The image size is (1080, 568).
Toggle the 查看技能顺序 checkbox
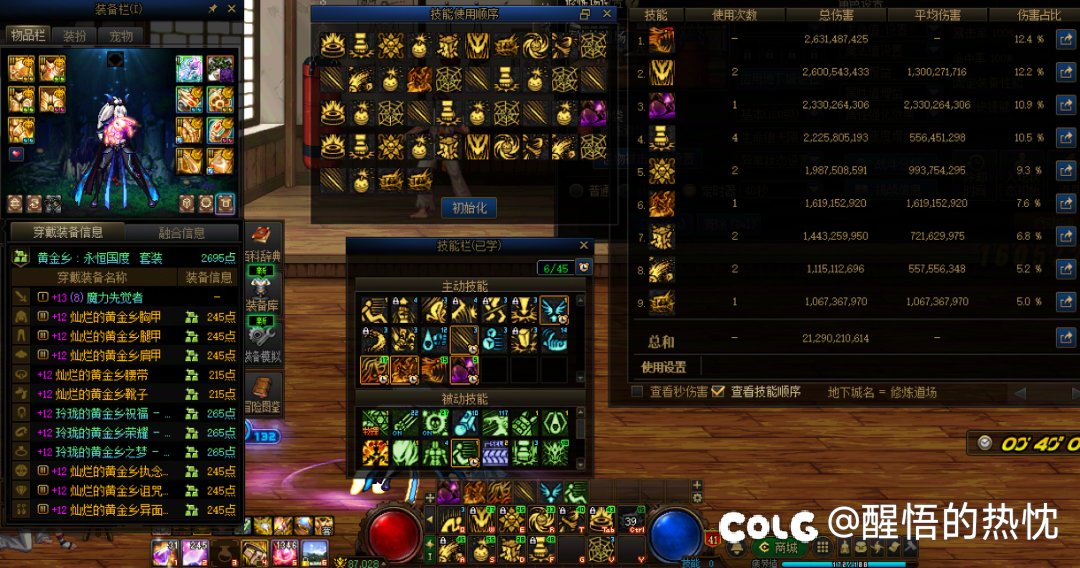[717, 392]
